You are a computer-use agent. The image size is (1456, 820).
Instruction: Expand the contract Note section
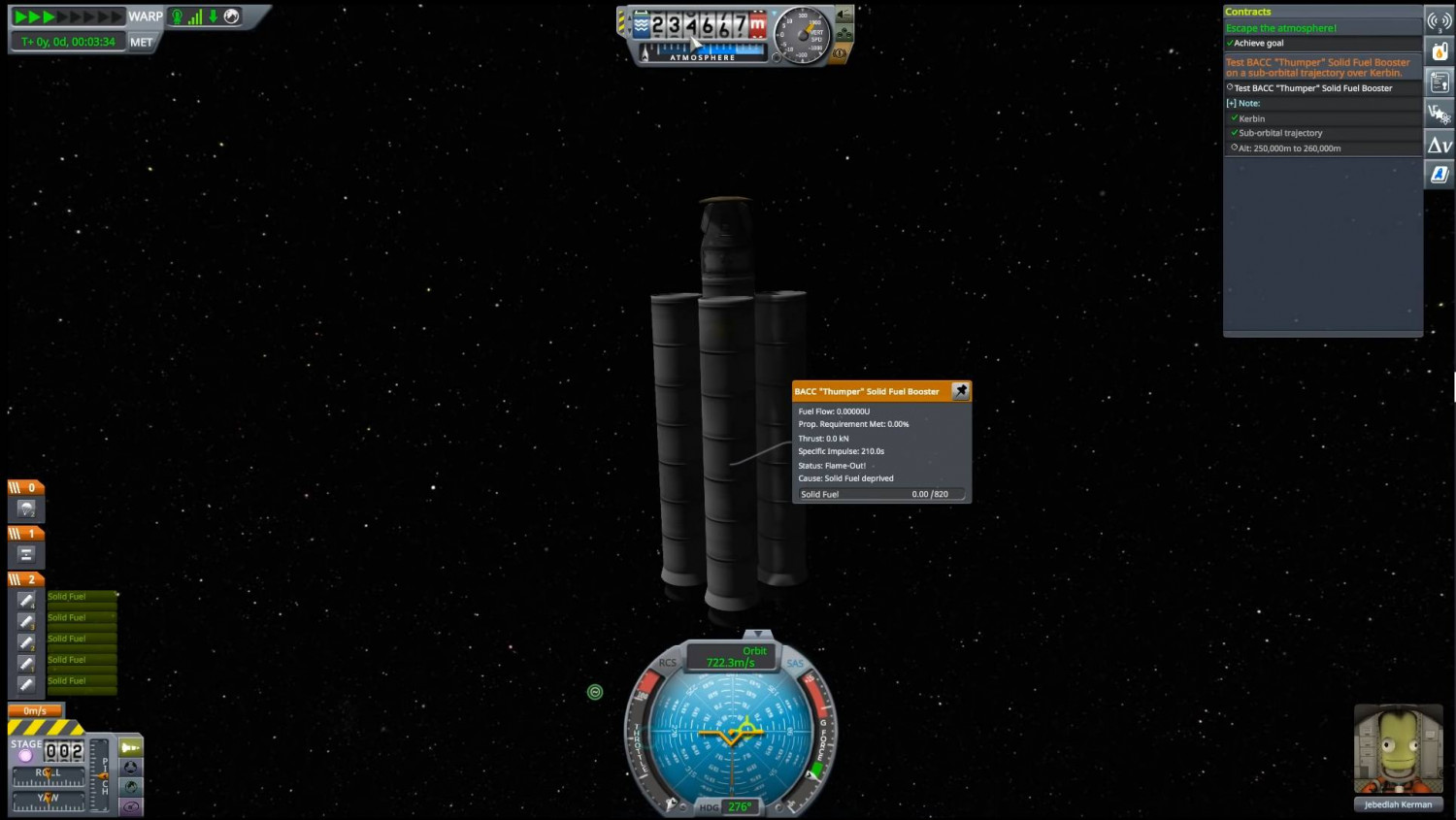point(1231,103)
